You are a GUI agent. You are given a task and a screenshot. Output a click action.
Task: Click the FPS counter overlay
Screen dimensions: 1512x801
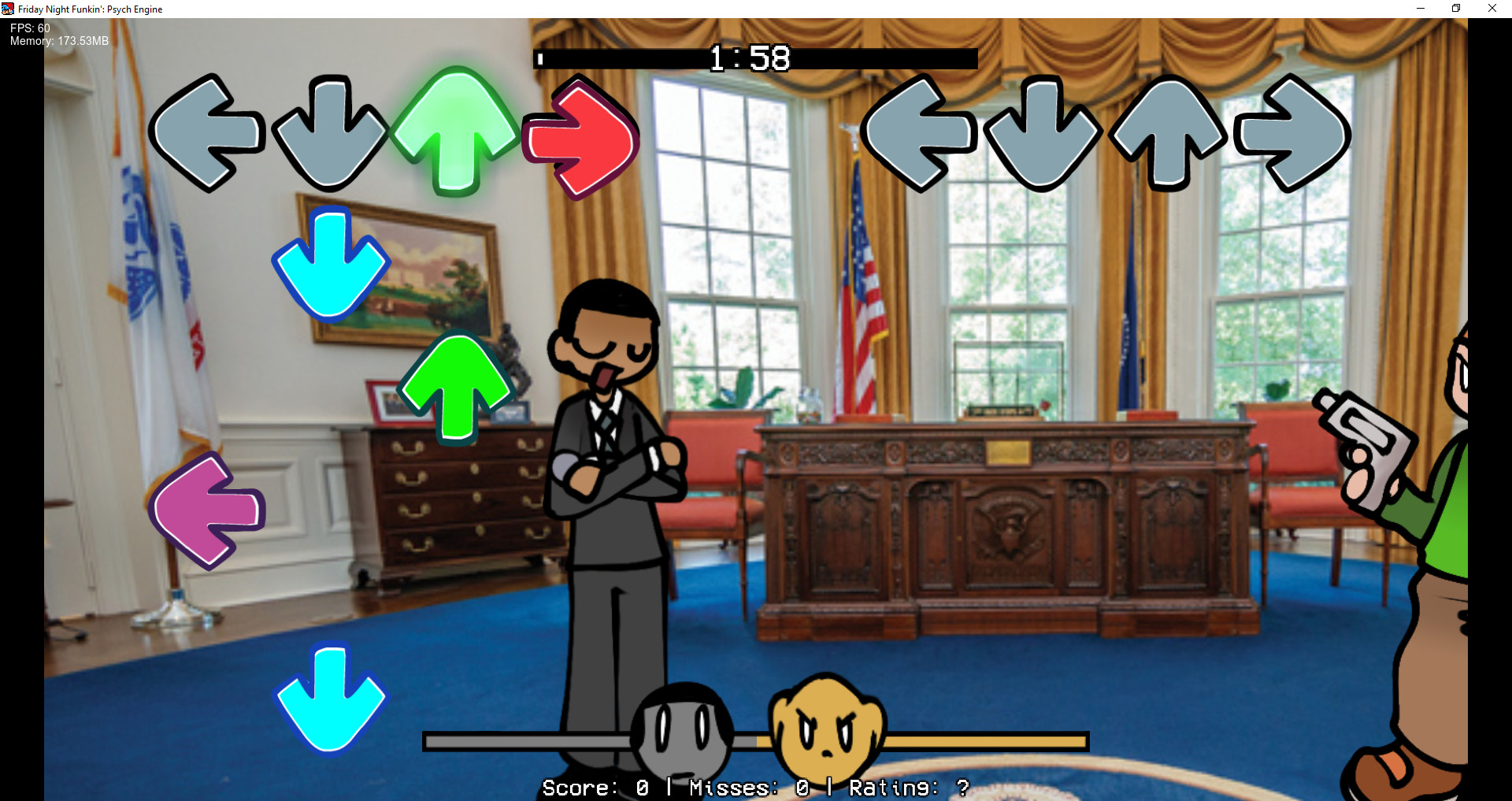pos(28,27)
